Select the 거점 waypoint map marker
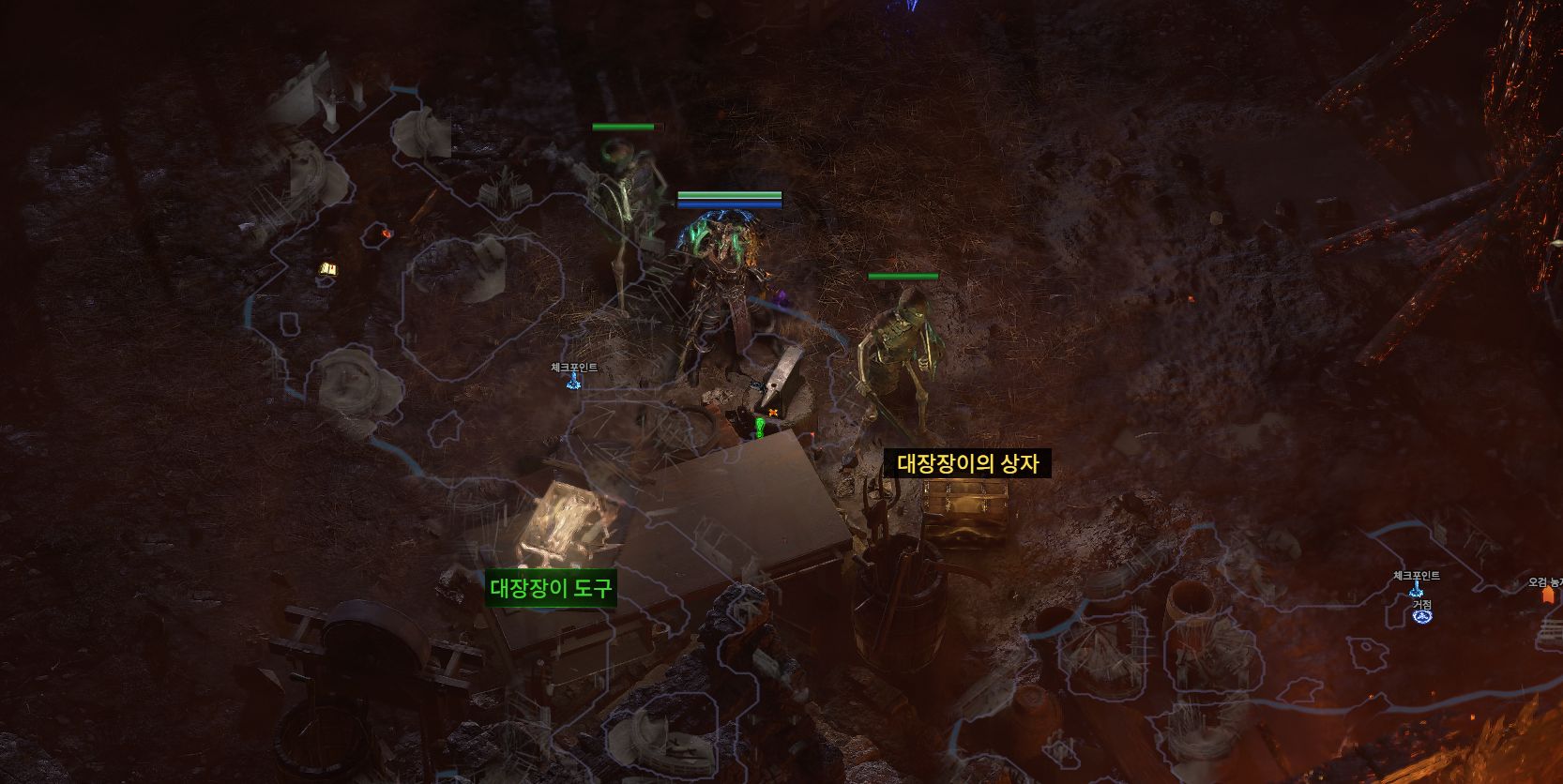 [1421, 615]
